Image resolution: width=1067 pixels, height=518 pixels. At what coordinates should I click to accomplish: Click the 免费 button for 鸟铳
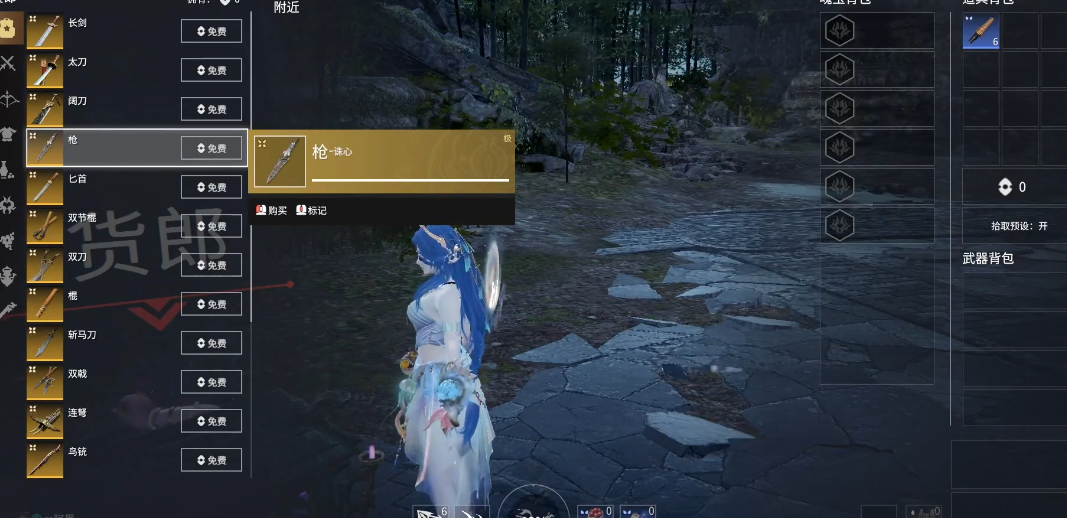211,460
